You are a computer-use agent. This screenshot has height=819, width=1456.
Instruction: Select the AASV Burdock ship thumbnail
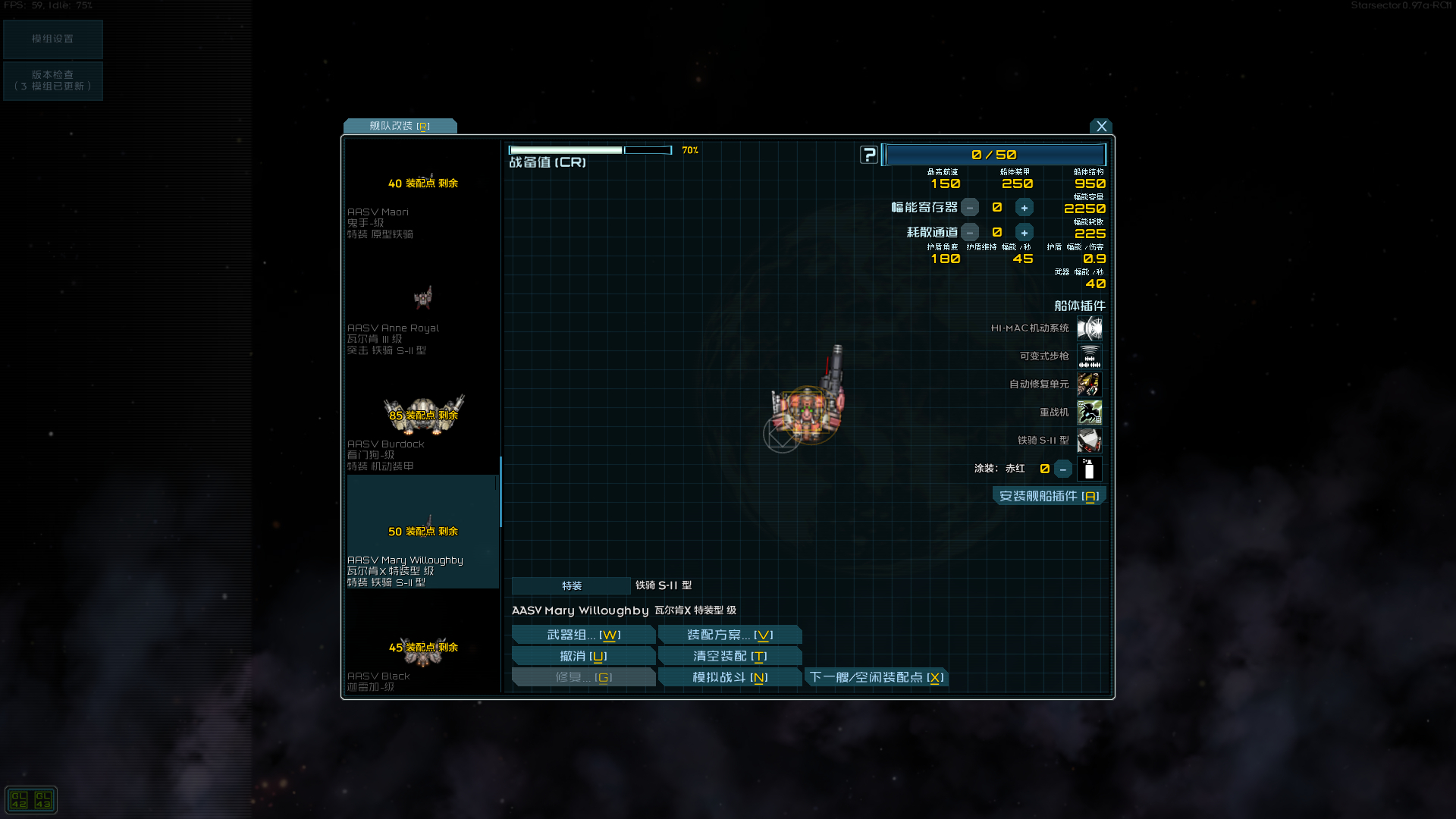[x=422, y=413]
